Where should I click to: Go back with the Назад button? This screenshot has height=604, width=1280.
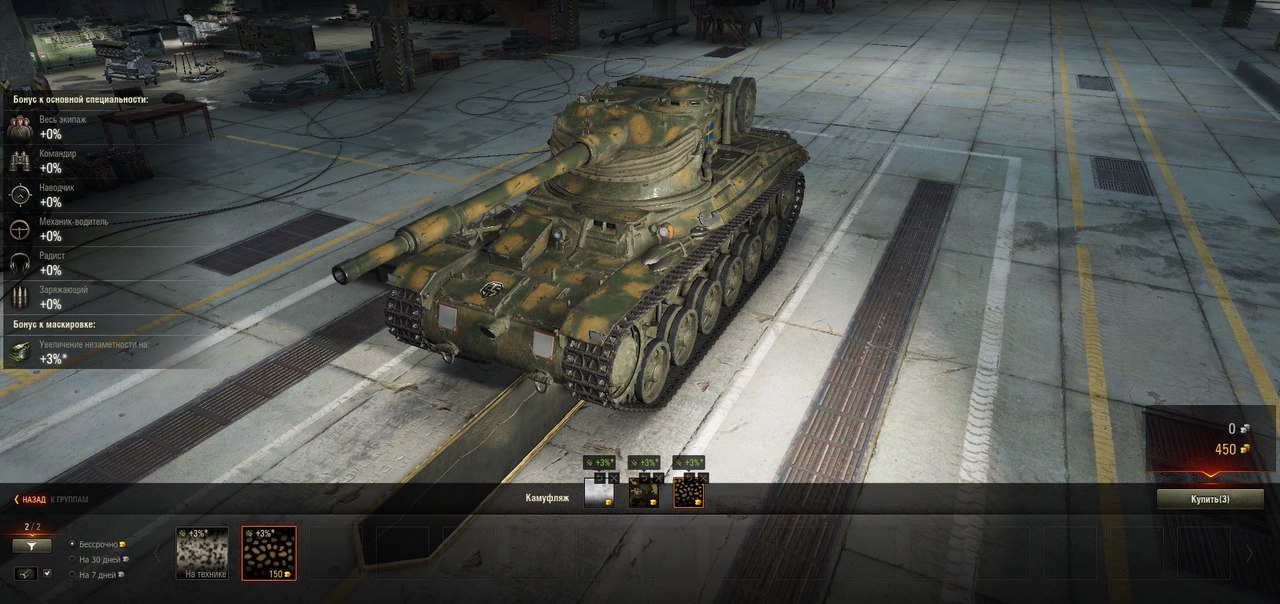(31, 499)
